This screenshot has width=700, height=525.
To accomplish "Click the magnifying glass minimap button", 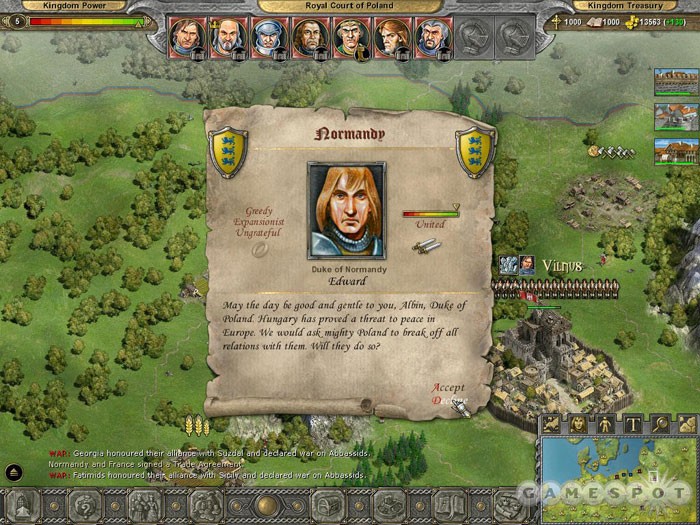I will pyautogui.click(x=661, y=424).
